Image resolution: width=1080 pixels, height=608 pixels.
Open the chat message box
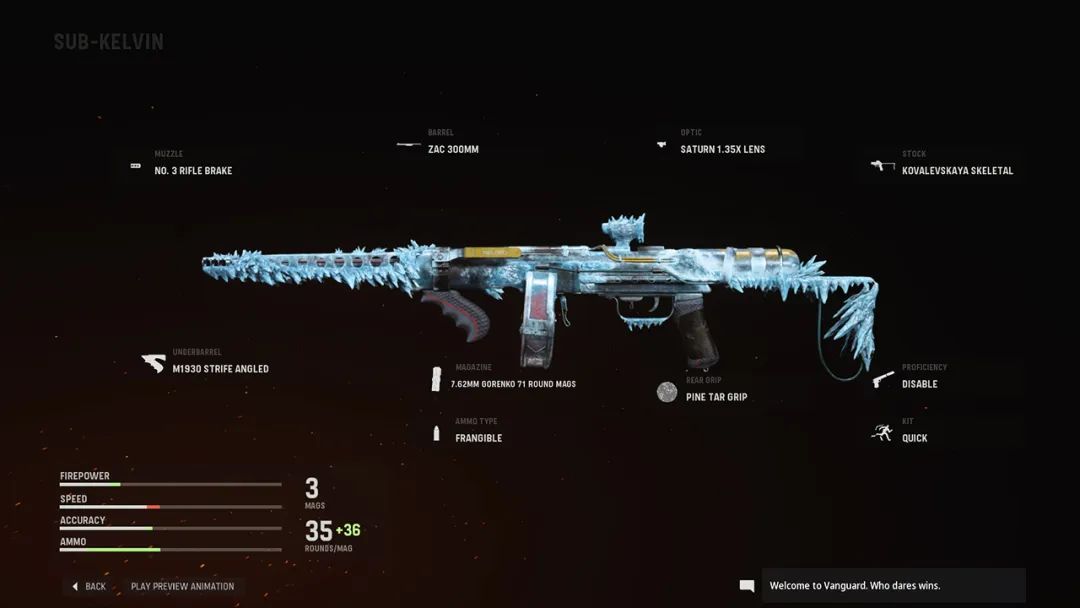[893, 586]
